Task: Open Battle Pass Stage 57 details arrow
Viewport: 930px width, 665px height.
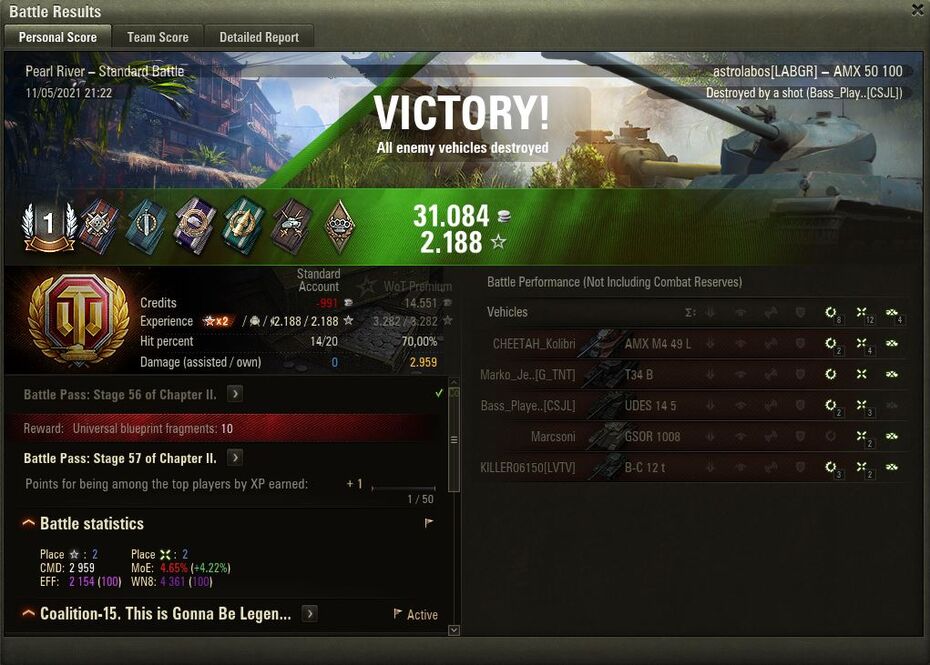Action: pyautogui.click(x=235, y=458)
